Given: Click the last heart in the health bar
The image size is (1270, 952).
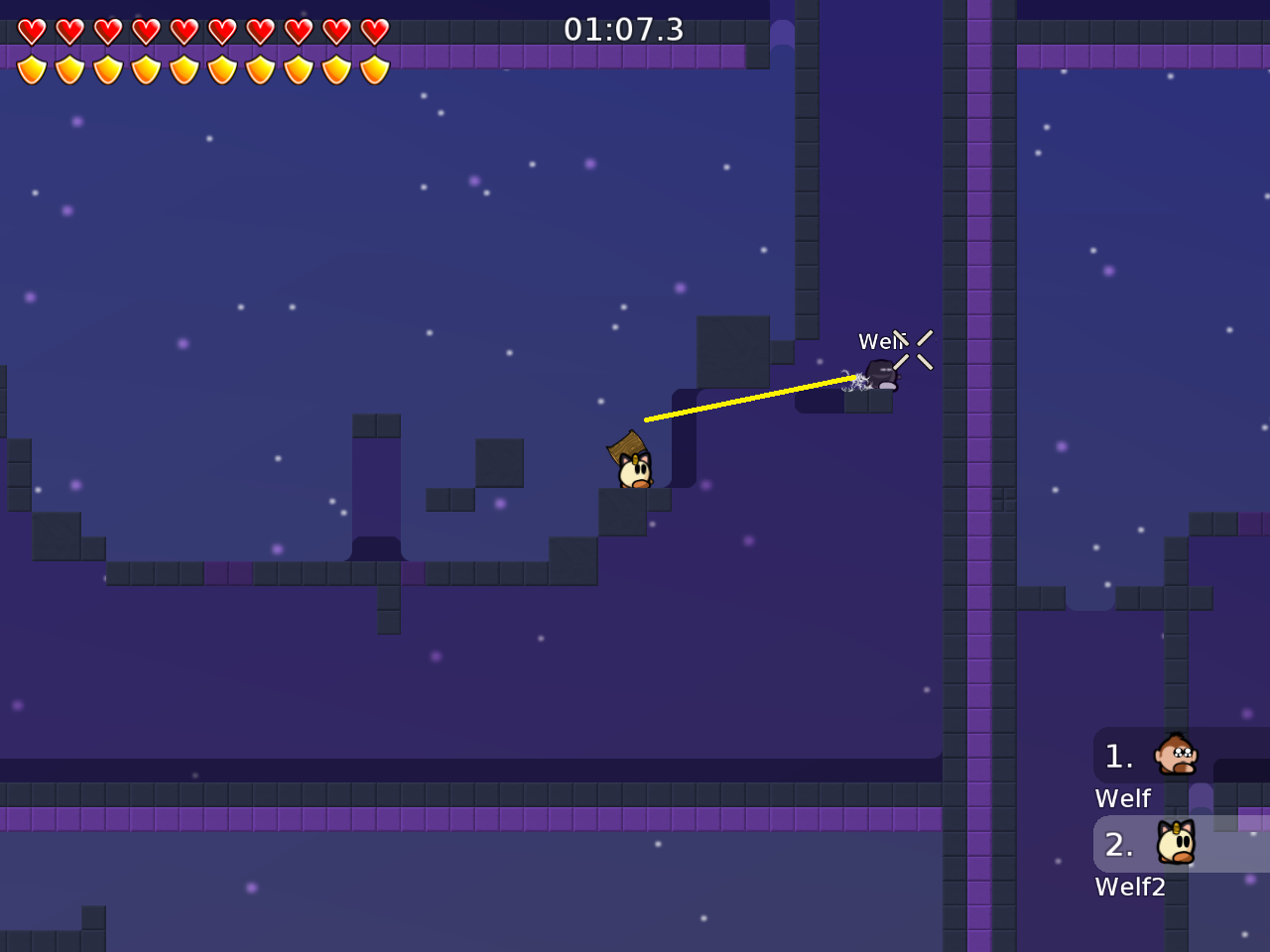Looking at the screenshot, I should point(374,30).
